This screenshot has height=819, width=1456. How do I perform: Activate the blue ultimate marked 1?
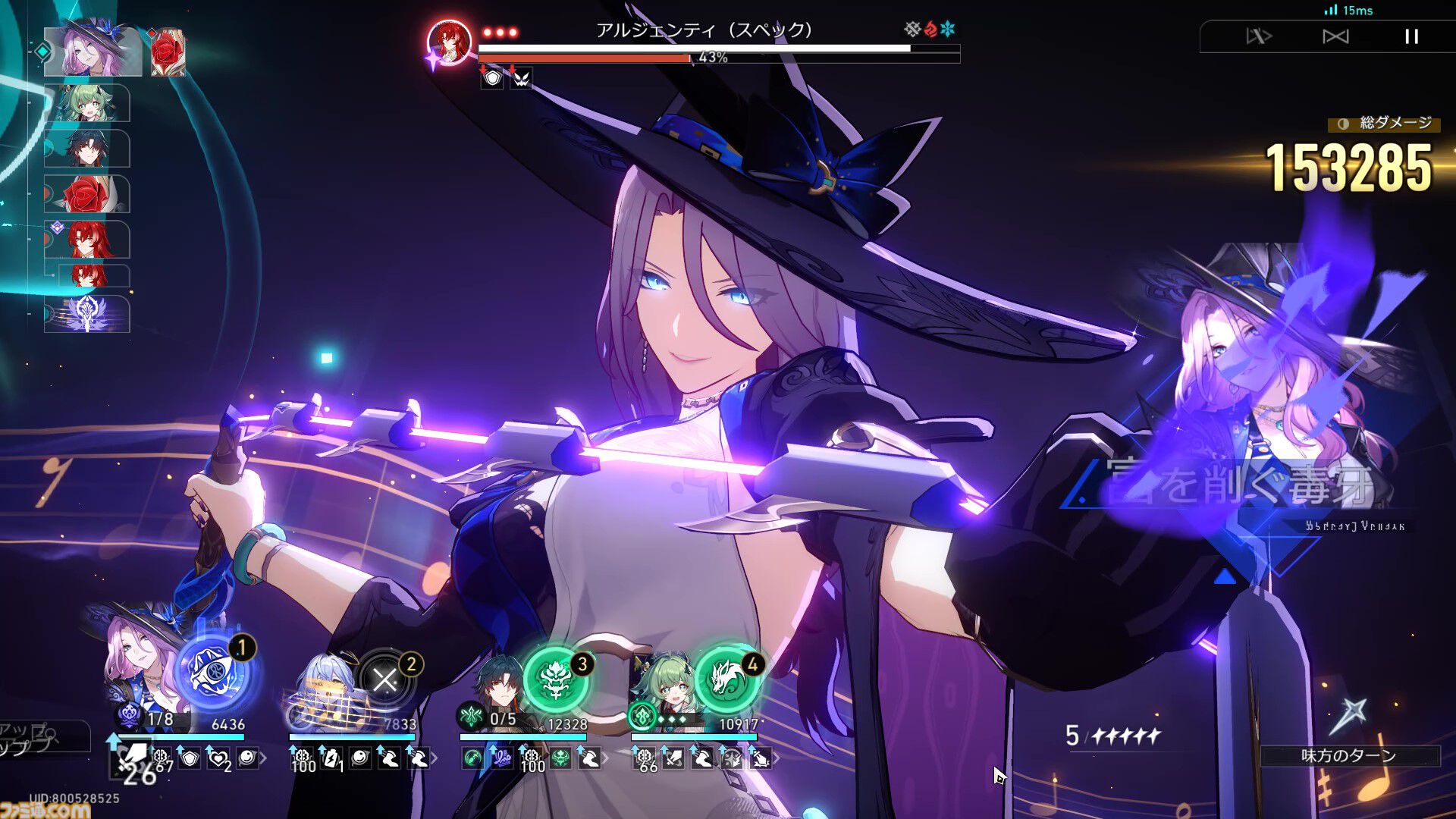coord(215,672)
